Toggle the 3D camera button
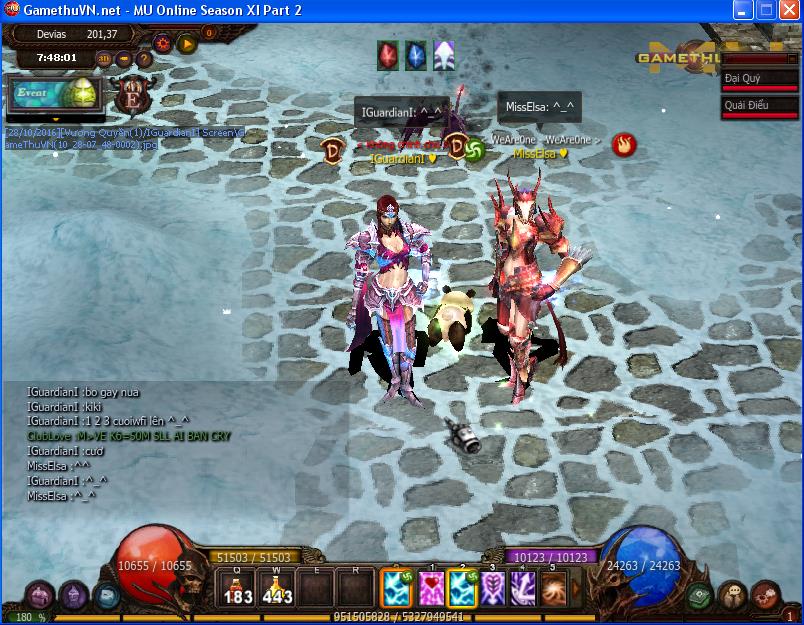The width and height of the screenshot is (804, 625). point(104,58)
